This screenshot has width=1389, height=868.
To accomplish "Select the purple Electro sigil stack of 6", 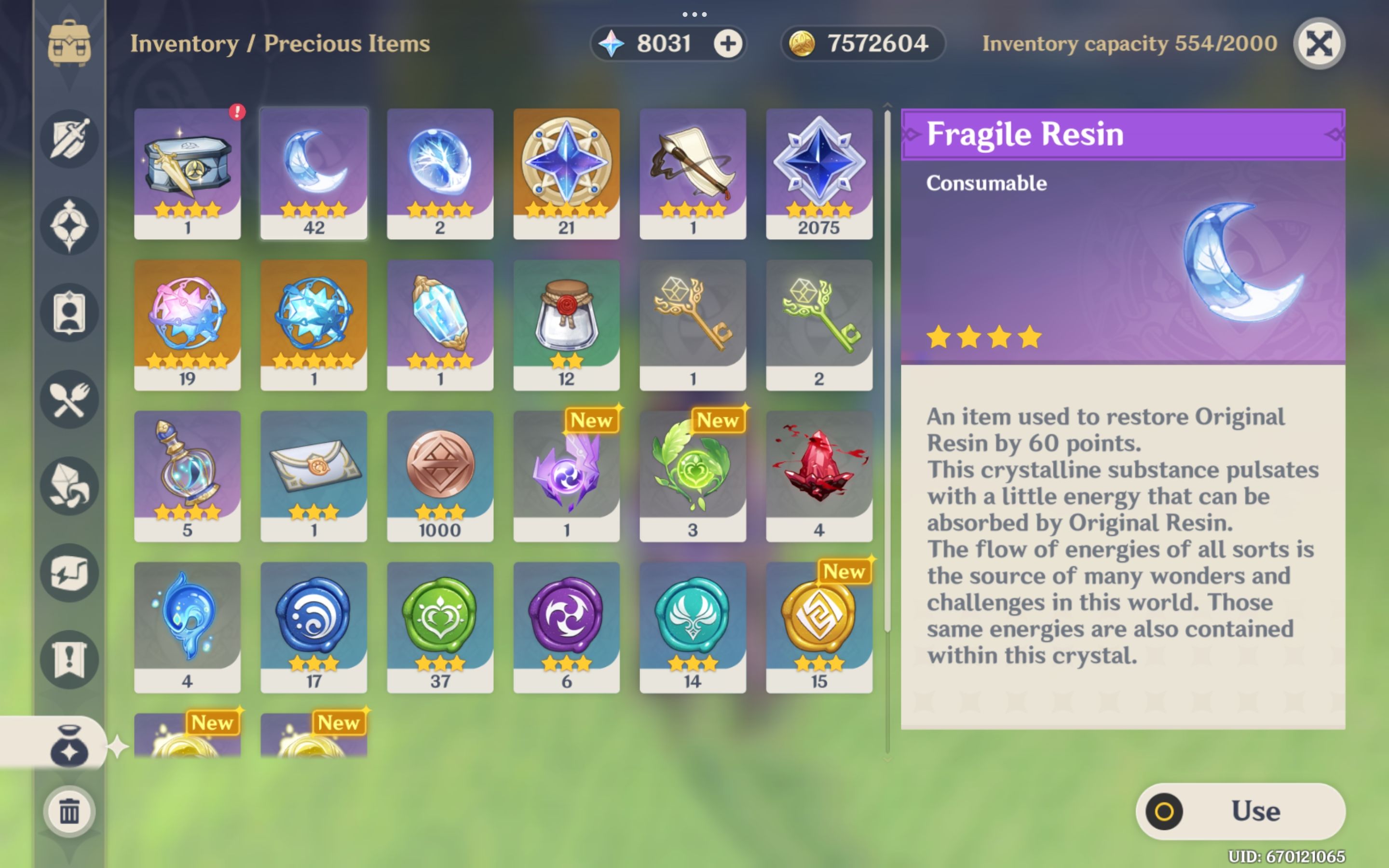I will pos(566,627).
